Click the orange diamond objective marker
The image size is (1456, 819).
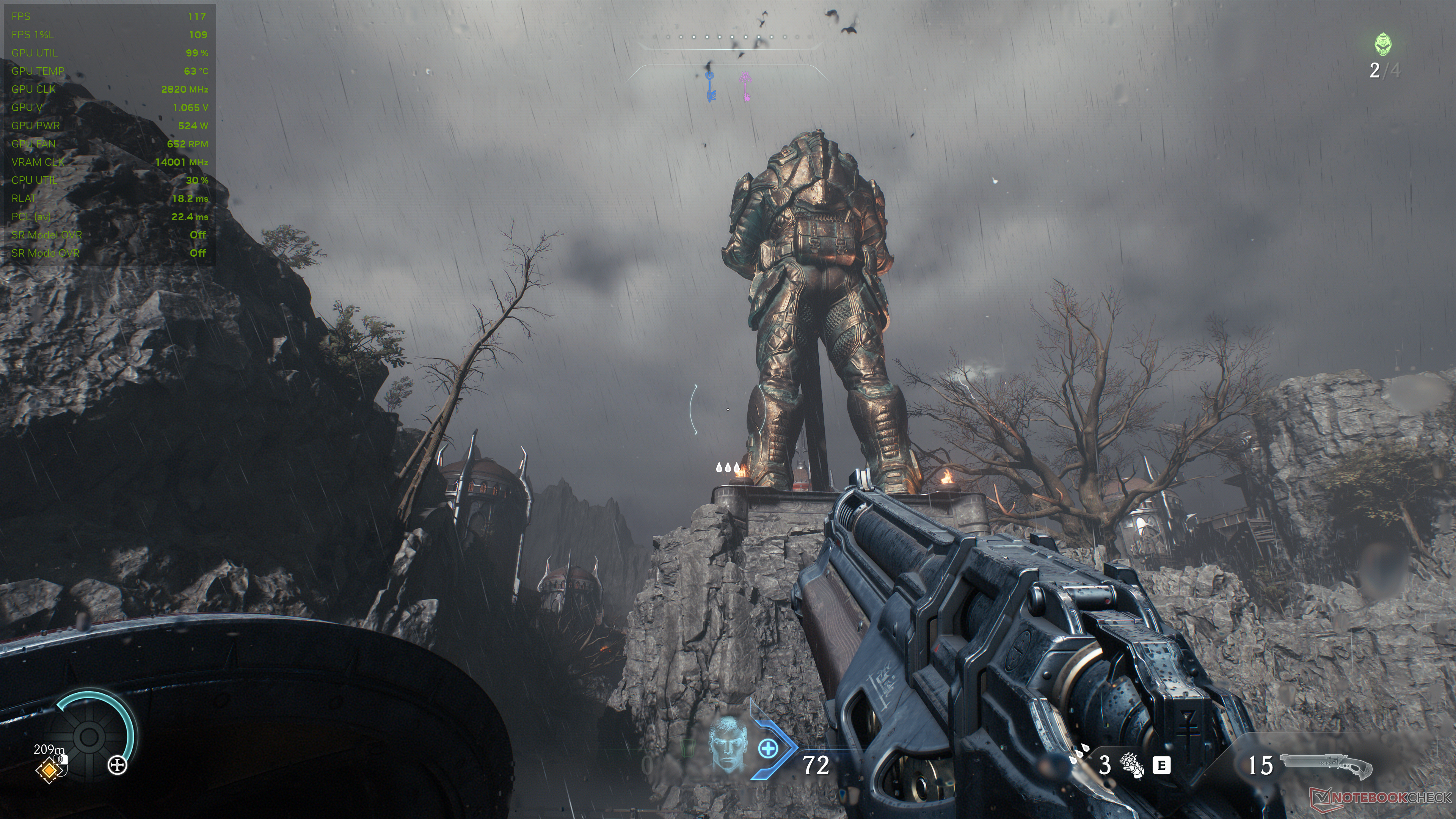49,770
